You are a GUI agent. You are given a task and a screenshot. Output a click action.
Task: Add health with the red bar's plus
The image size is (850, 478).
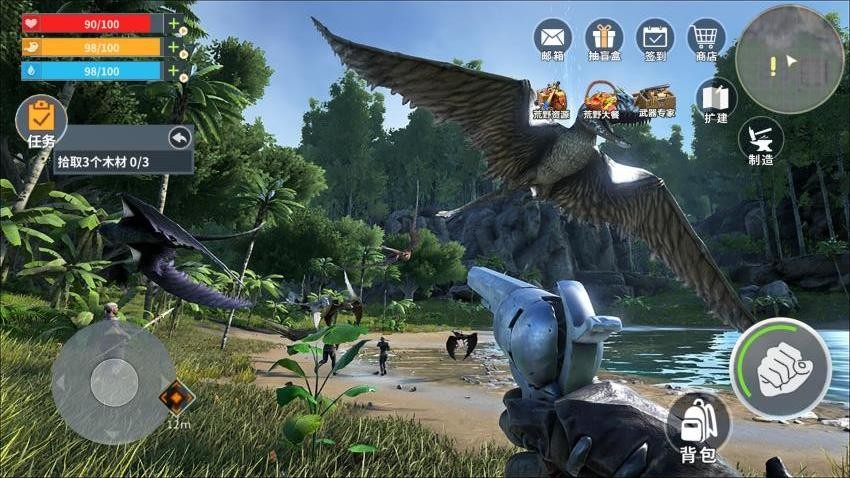[x=175, y=22]
